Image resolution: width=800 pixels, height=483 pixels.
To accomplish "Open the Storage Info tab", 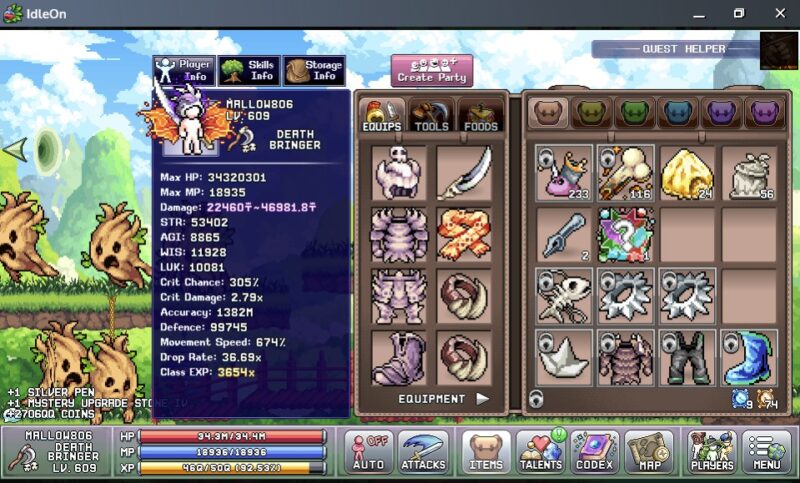I will [314, 70].
